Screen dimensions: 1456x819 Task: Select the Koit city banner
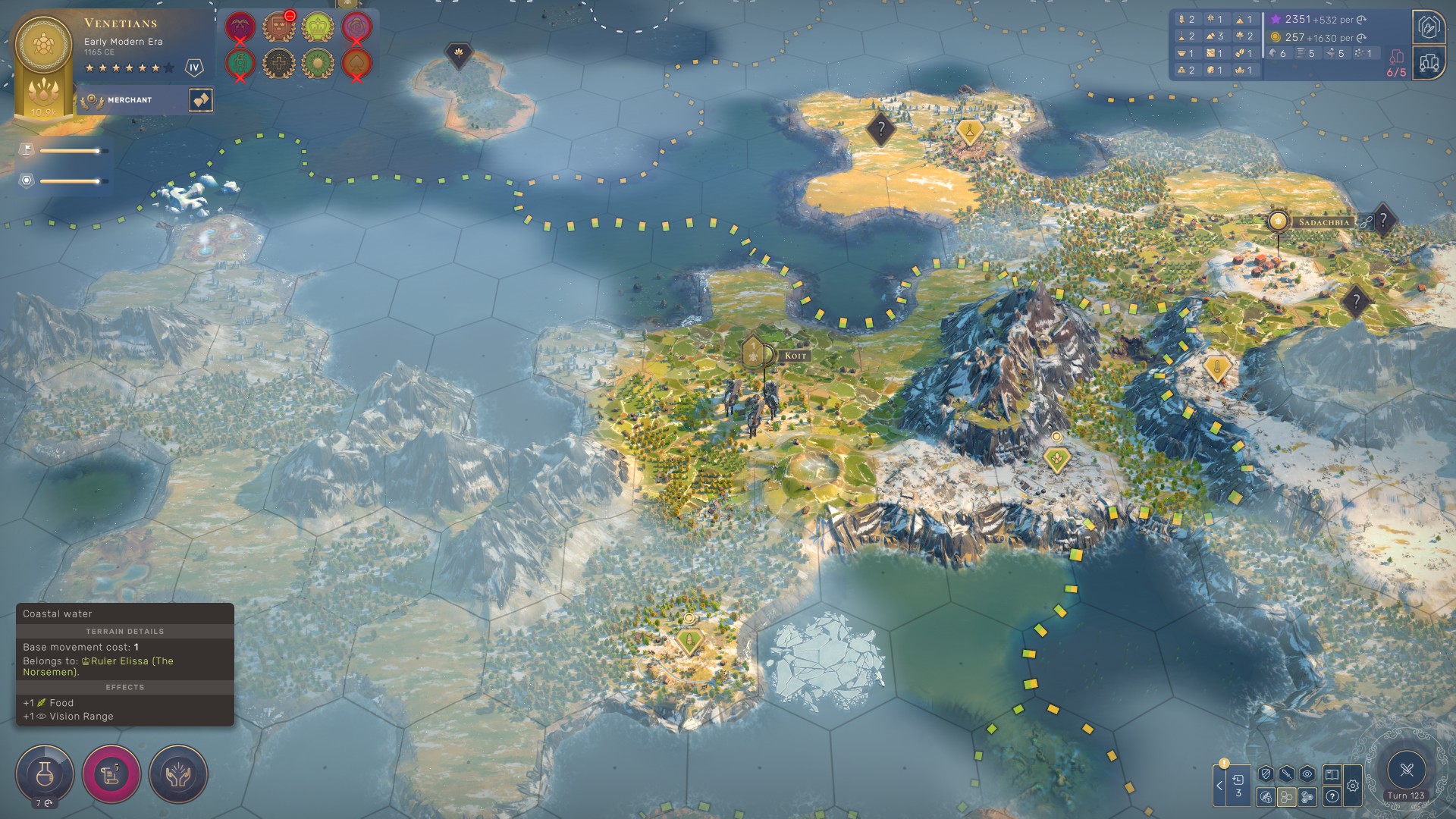coord(795,356)
